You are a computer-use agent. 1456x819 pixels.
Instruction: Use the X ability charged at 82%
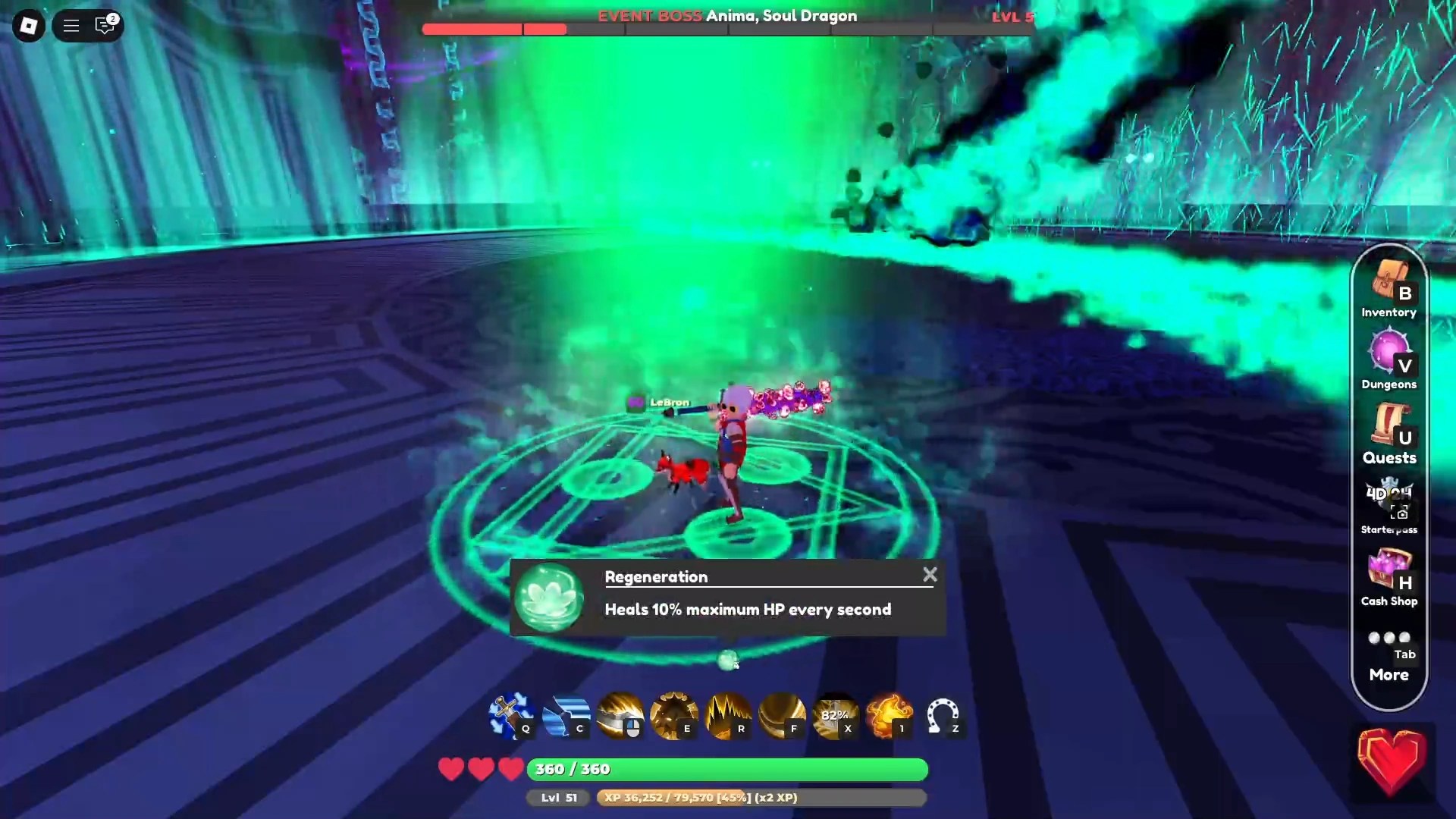(837, 717)
